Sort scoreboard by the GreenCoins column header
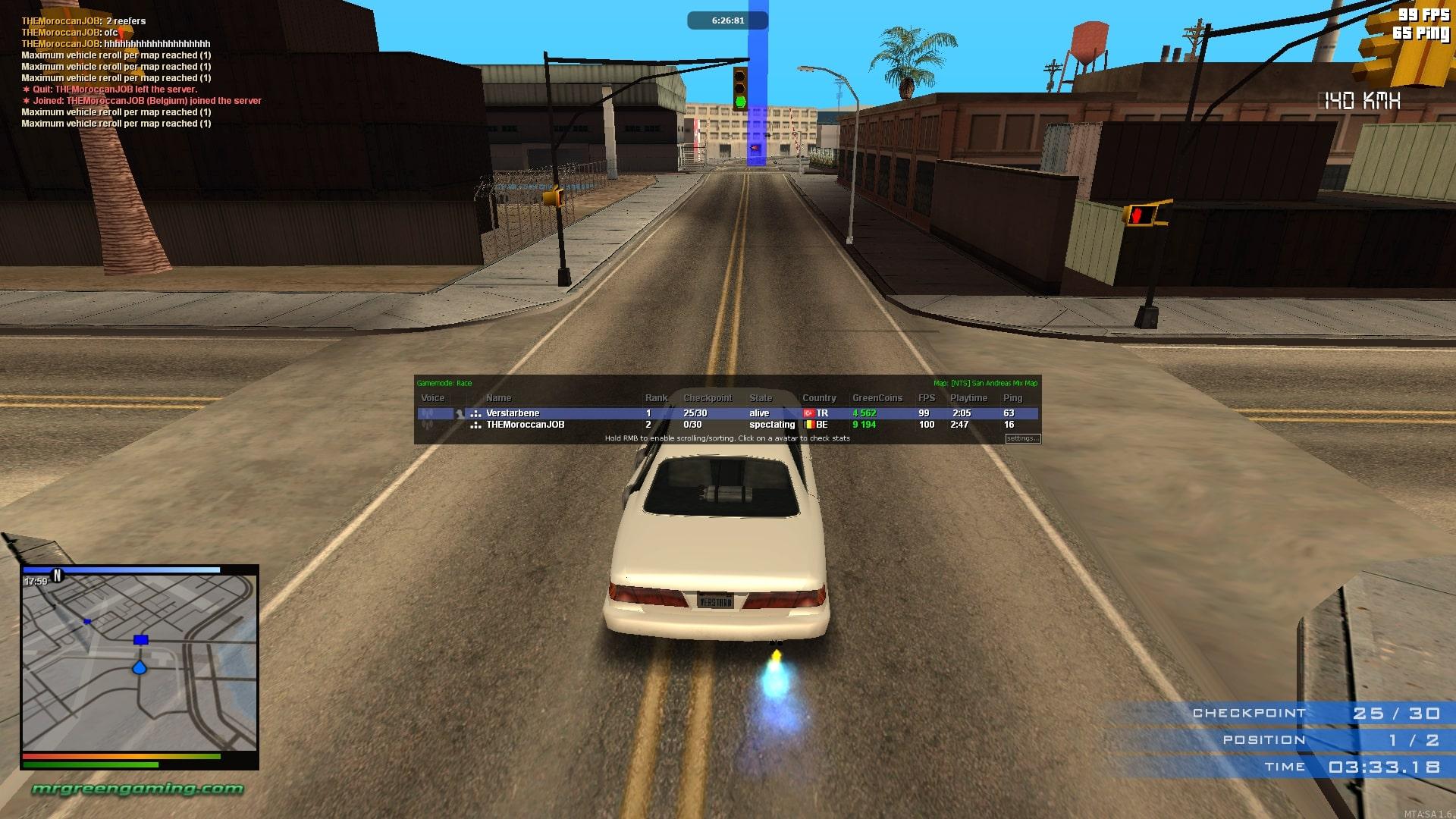 877,398
